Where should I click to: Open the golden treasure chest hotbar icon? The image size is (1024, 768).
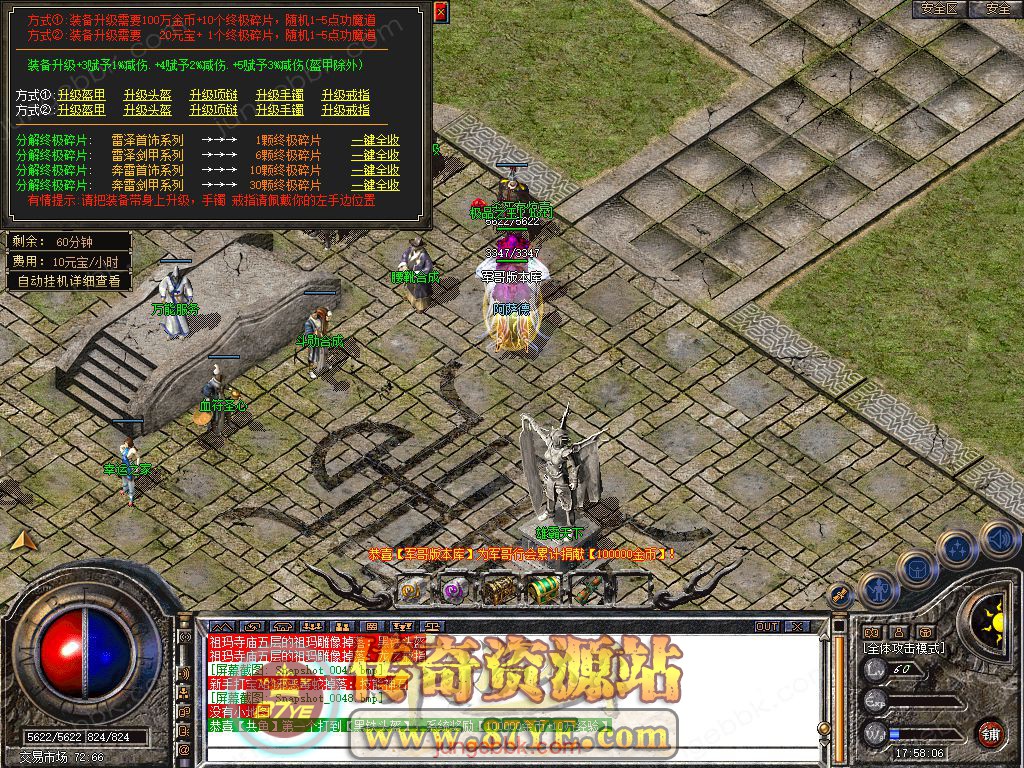pos(499,590)
